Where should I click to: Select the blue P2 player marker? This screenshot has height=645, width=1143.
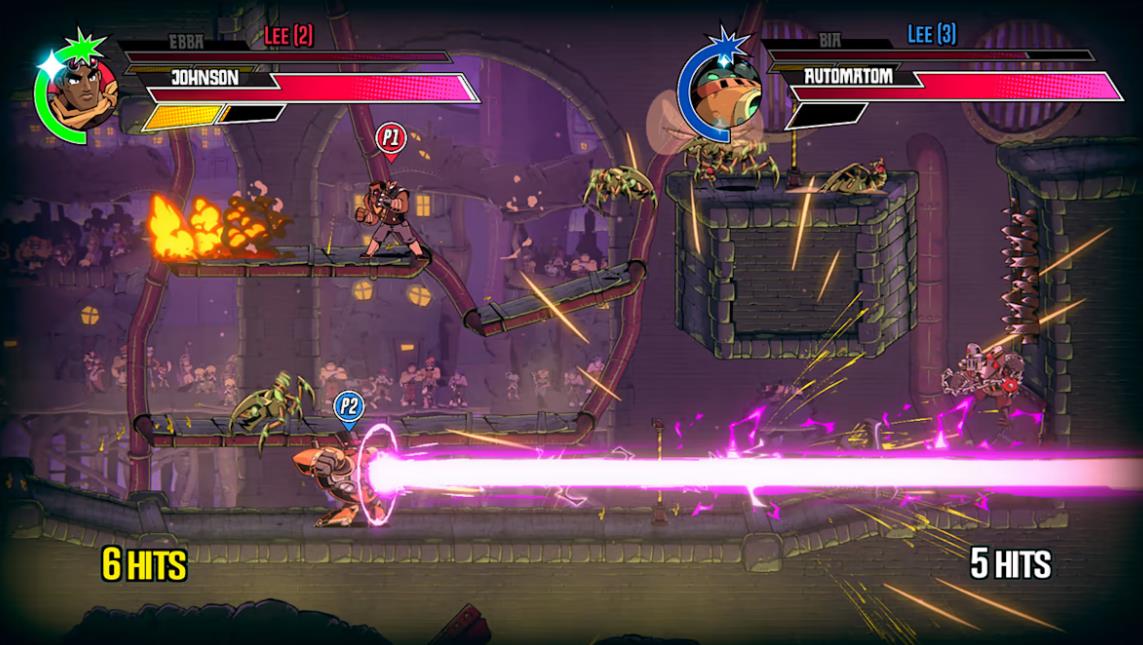pos(348,408)
